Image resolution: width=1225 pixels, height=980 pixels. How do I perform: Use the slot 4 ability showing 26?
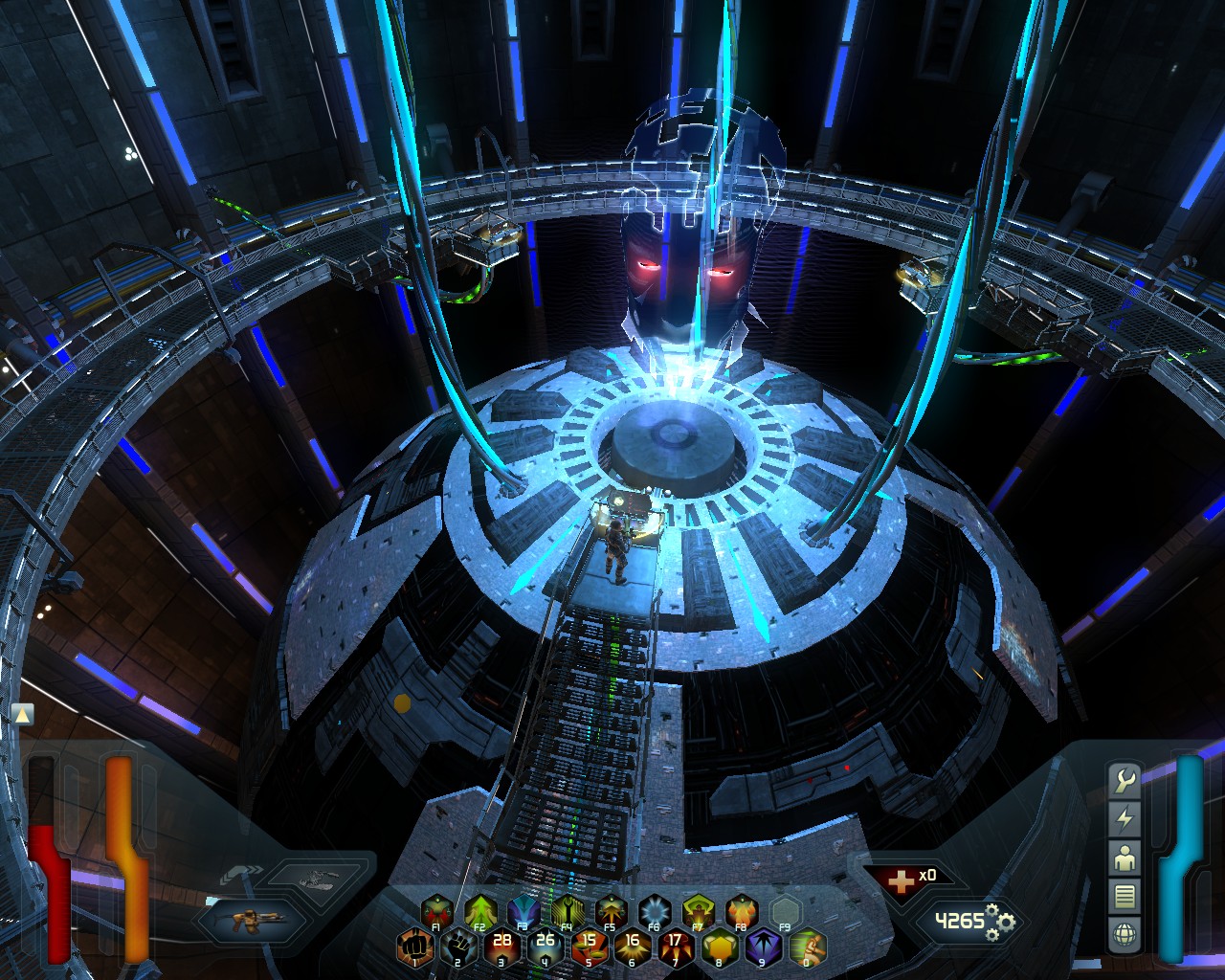[545, 947]
